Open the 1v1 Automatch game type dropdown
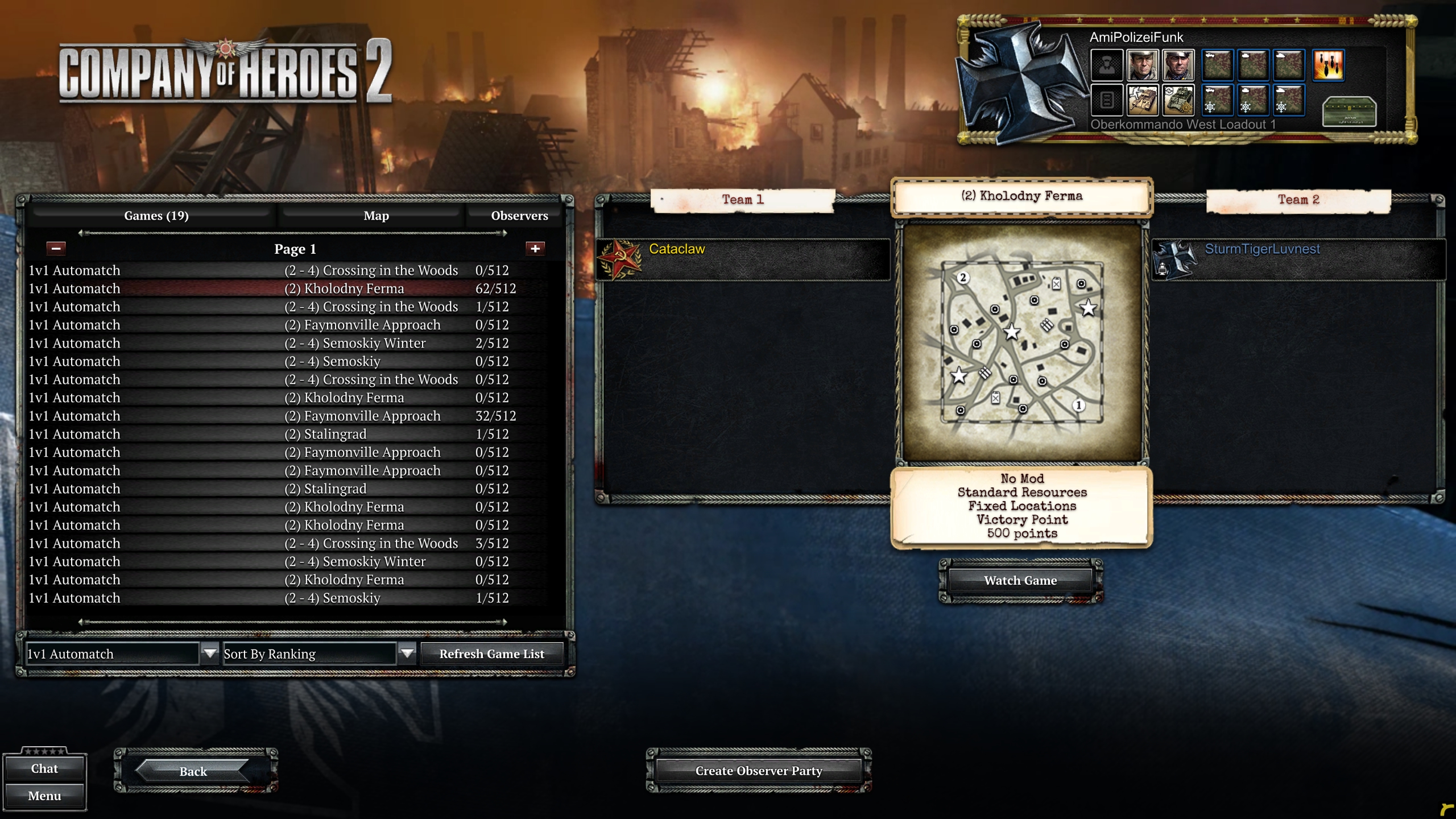 pos(210,653)
